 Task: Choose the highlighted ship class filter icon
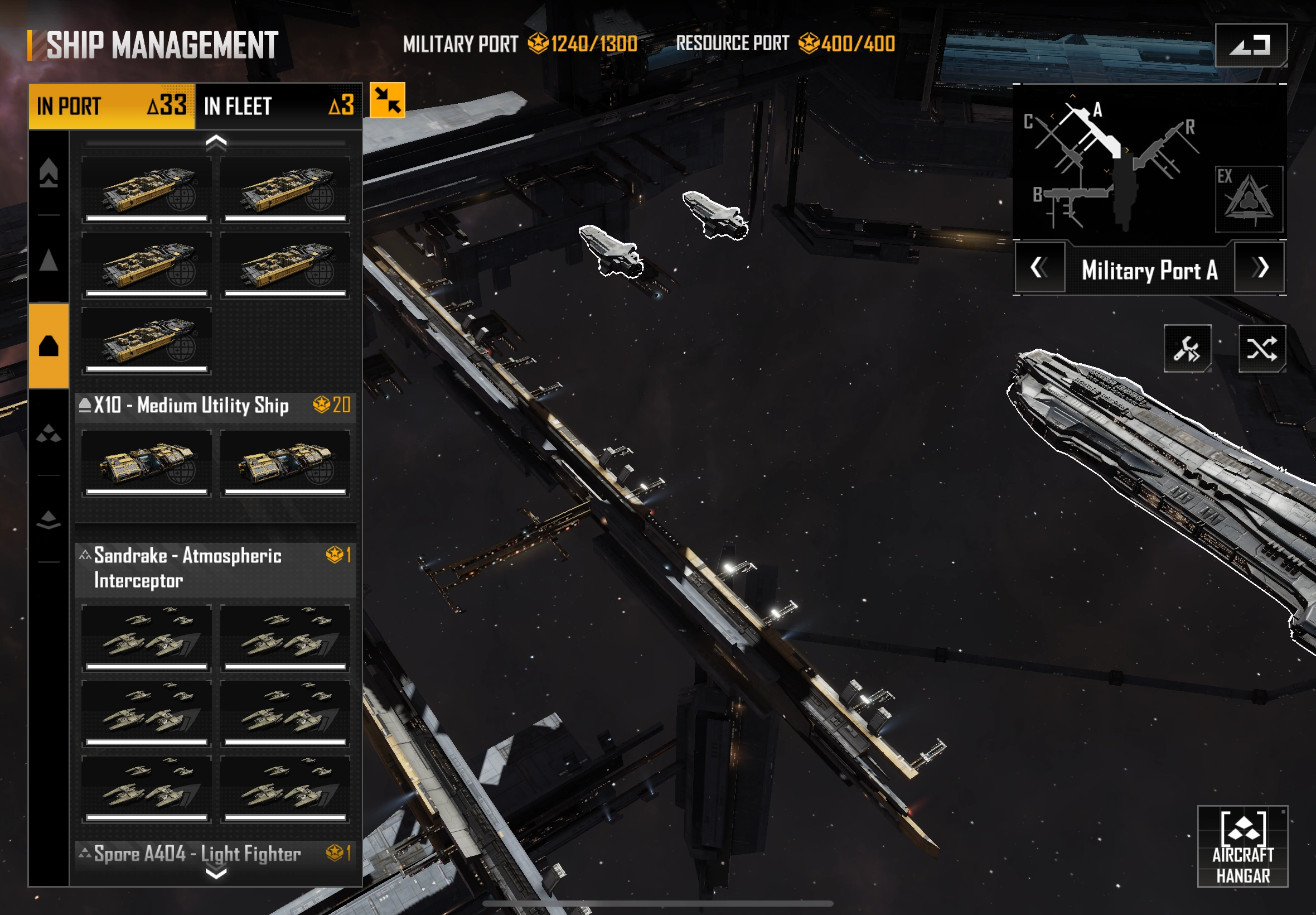49,346
